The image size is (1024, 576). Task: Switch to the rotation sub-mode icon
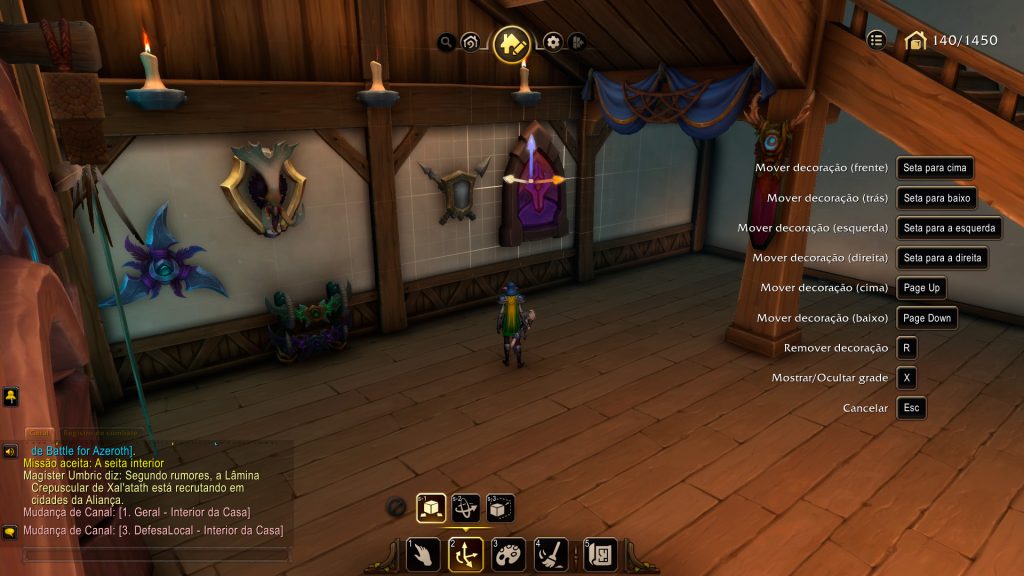(x=465, y=509)
